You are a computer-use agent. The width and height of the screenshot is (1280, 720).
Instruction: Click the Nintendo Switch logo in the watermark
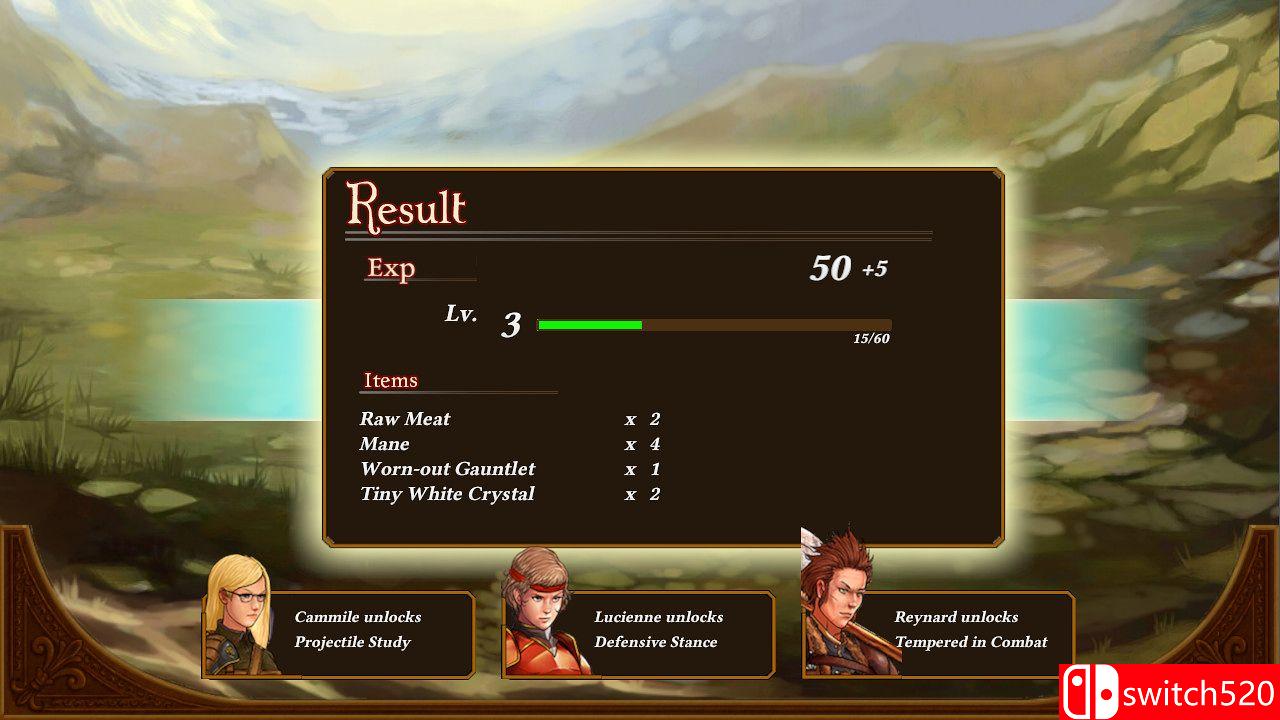(1092, 691)
